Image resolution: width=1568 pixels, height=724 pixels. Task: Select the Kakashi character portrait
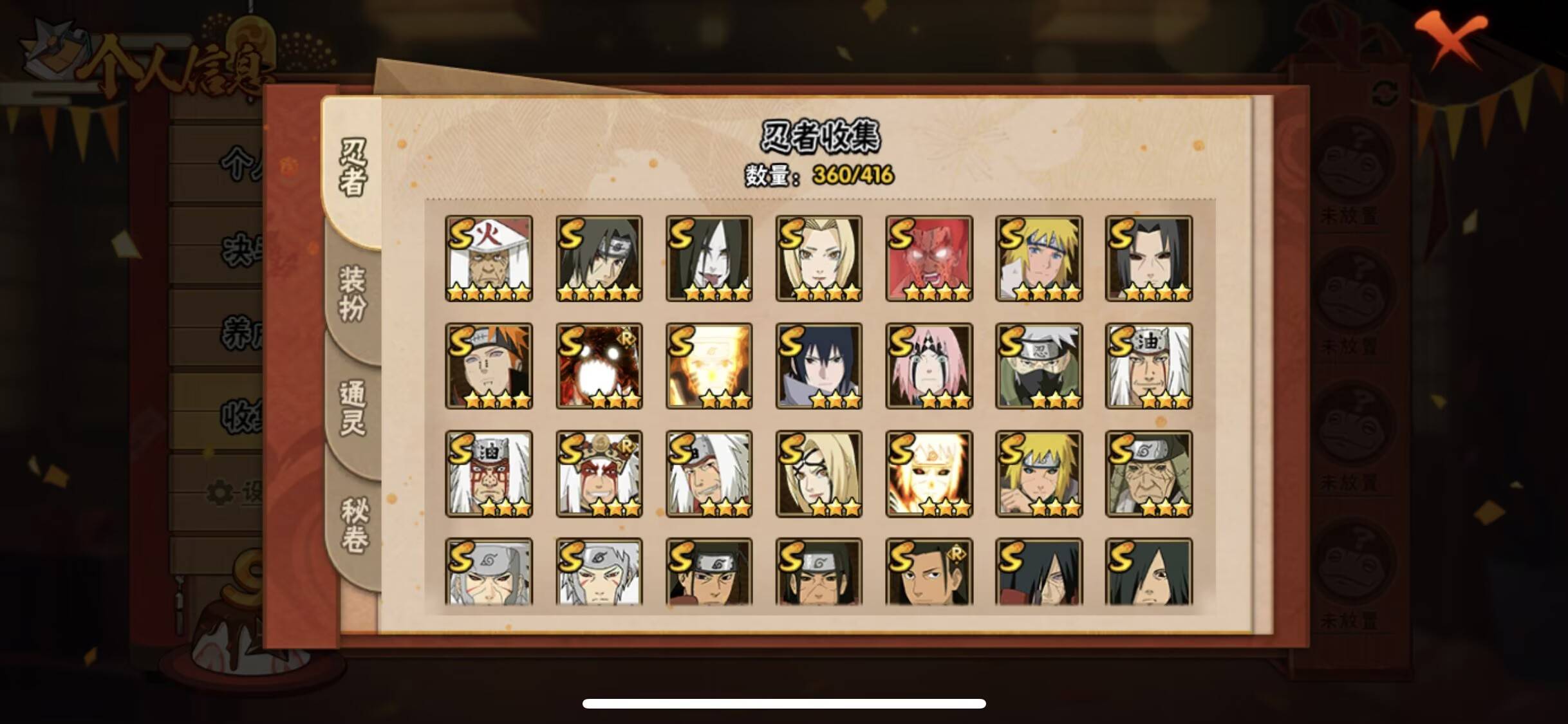click(x=1040, y=367)
